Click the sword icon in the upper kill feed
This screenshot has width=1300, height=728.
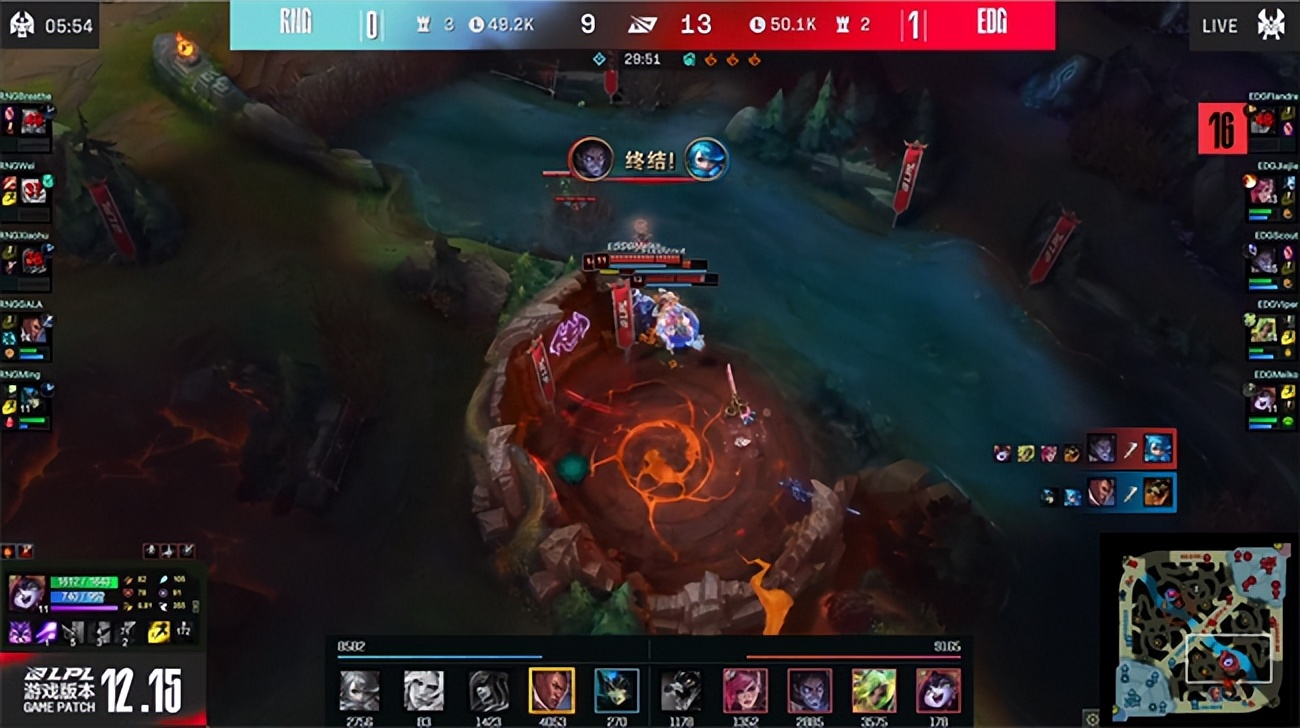[x=1133, y=452]
